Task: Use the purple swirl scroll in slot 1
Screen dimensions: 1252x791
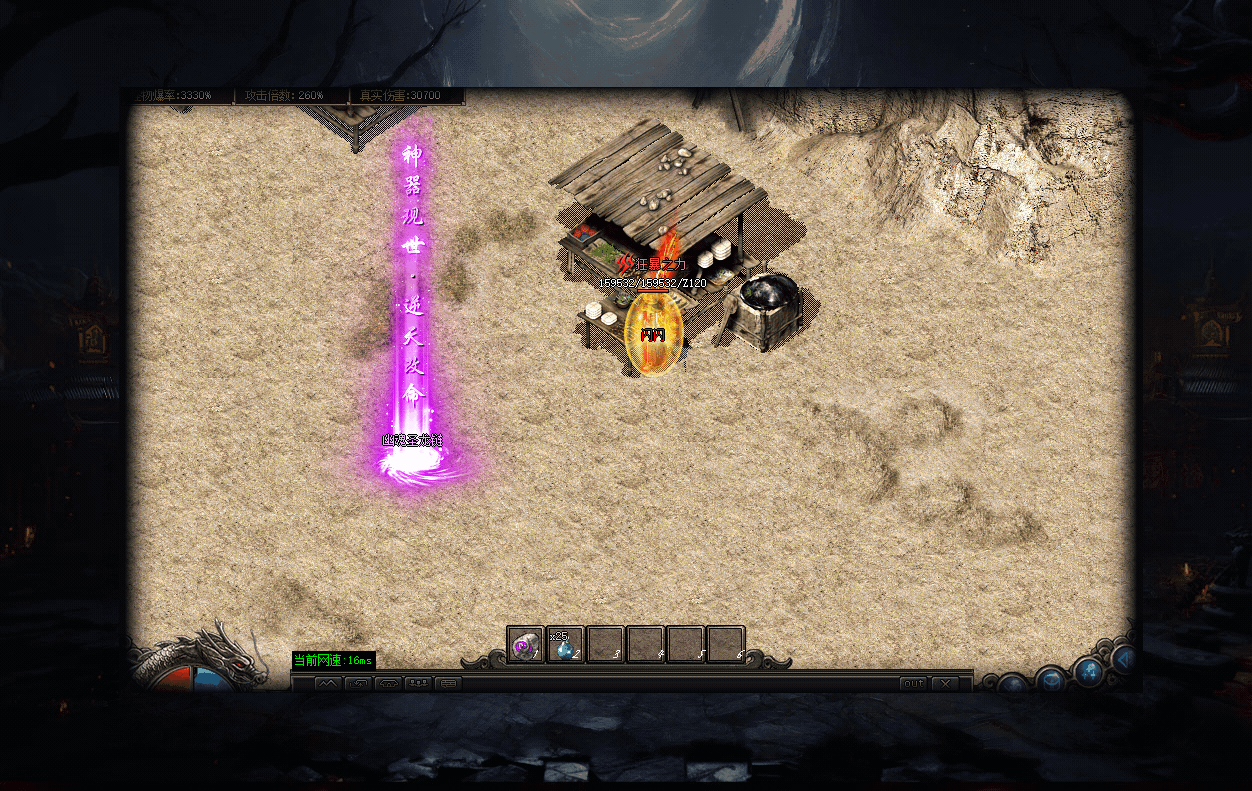Action: click(x=525, y=645)
